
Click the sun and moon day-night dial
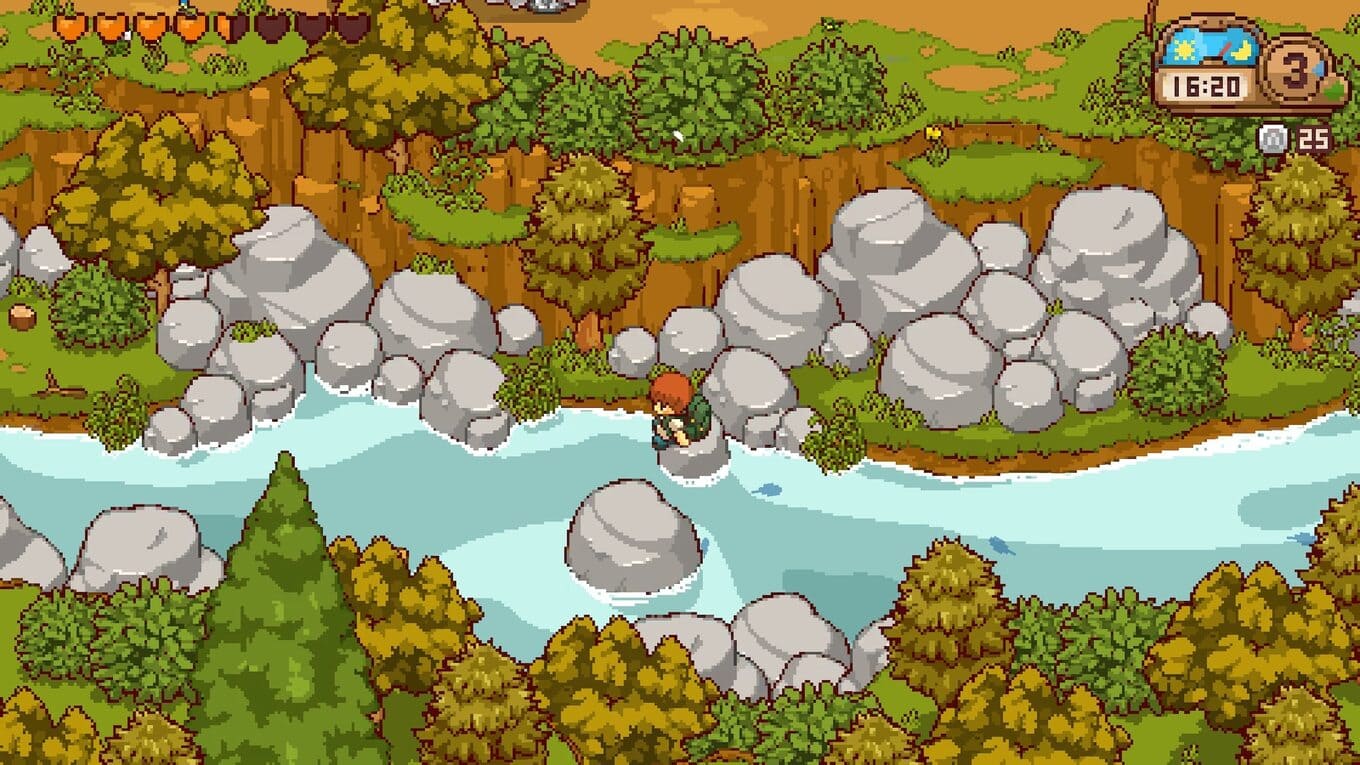coord(1205,46)
